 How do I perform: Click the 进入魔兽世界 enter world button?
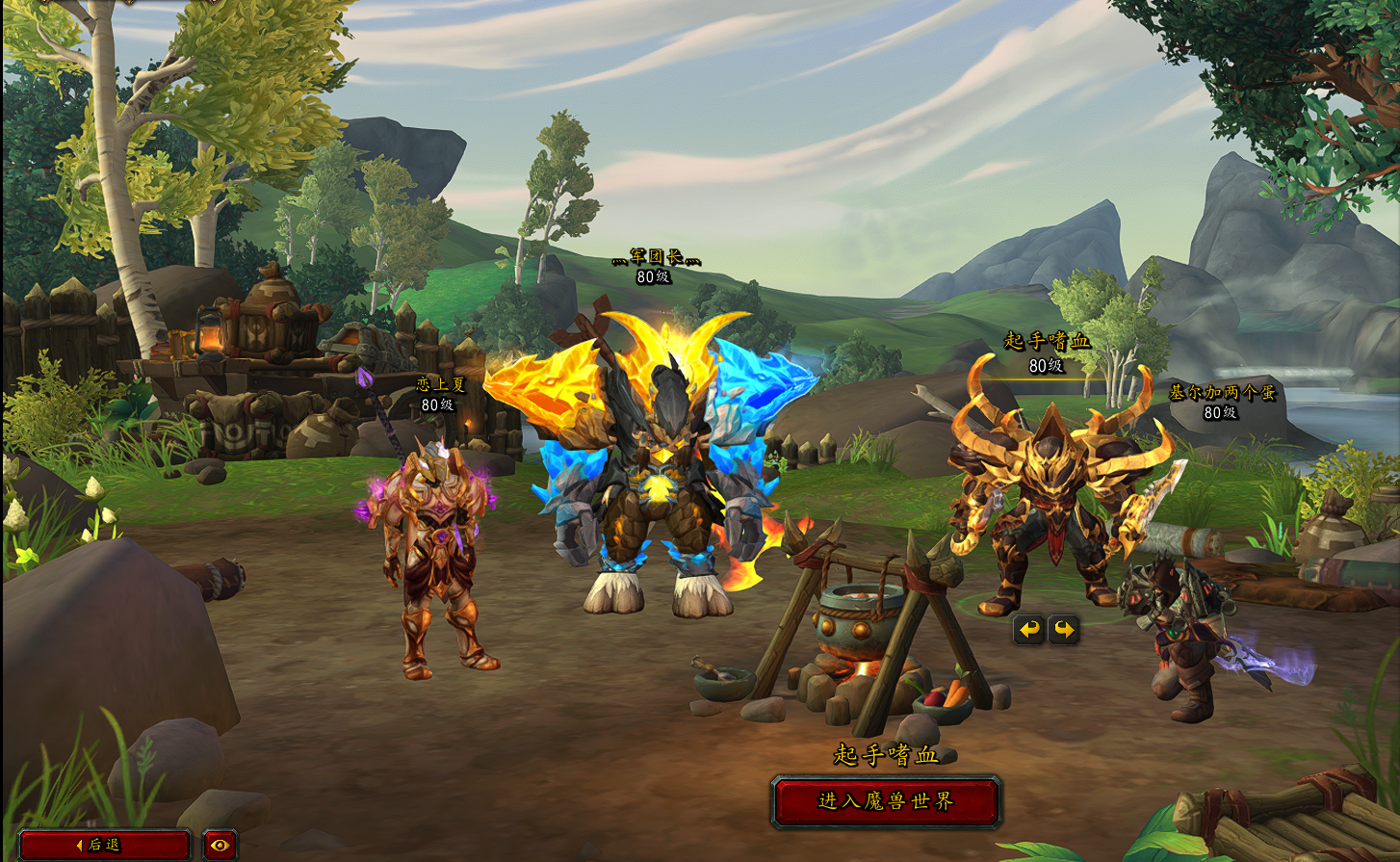[x=886, y=801]
